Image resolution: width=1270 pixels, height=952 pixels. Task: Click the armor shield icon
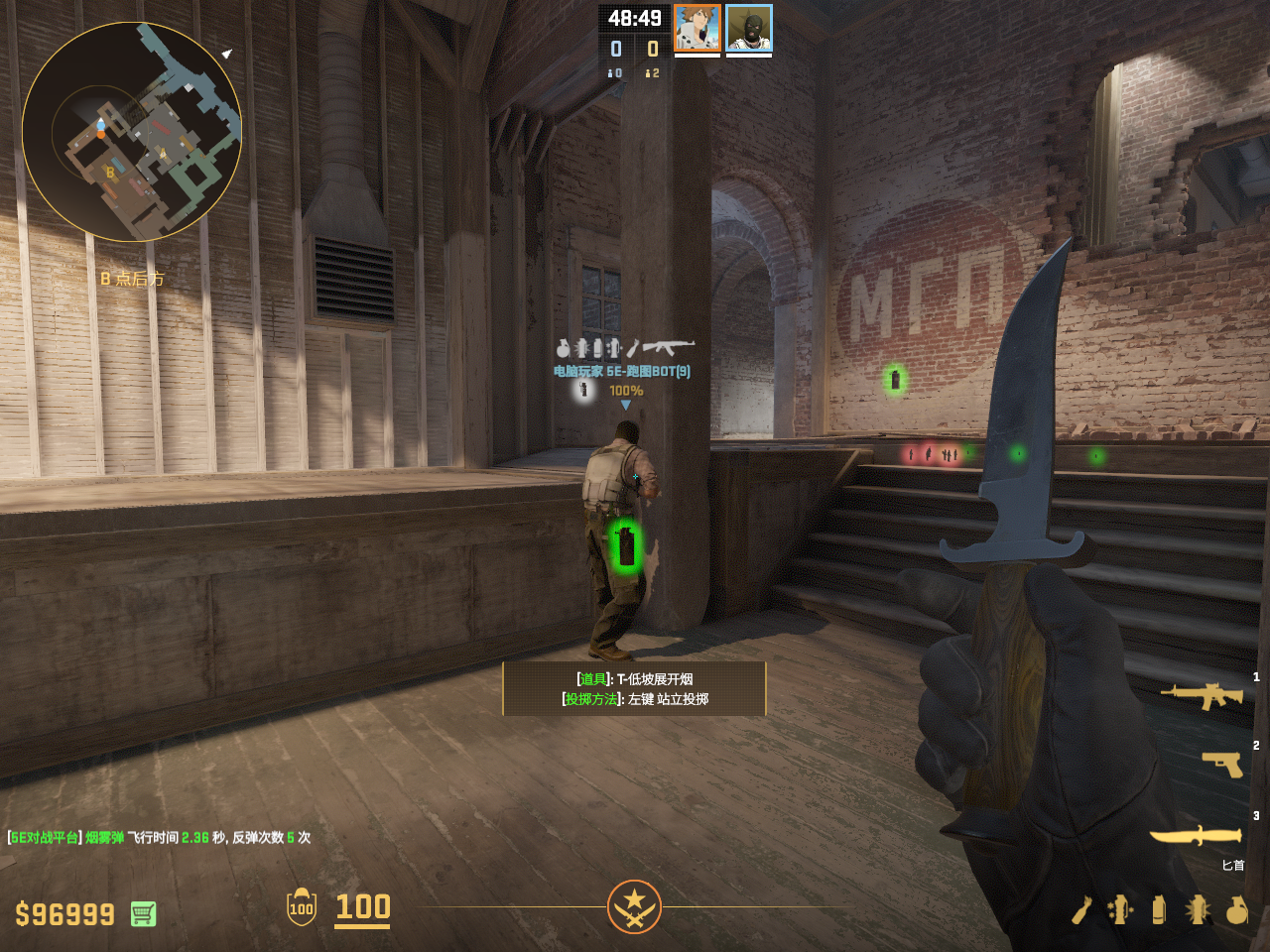click(x=302, y=907)
